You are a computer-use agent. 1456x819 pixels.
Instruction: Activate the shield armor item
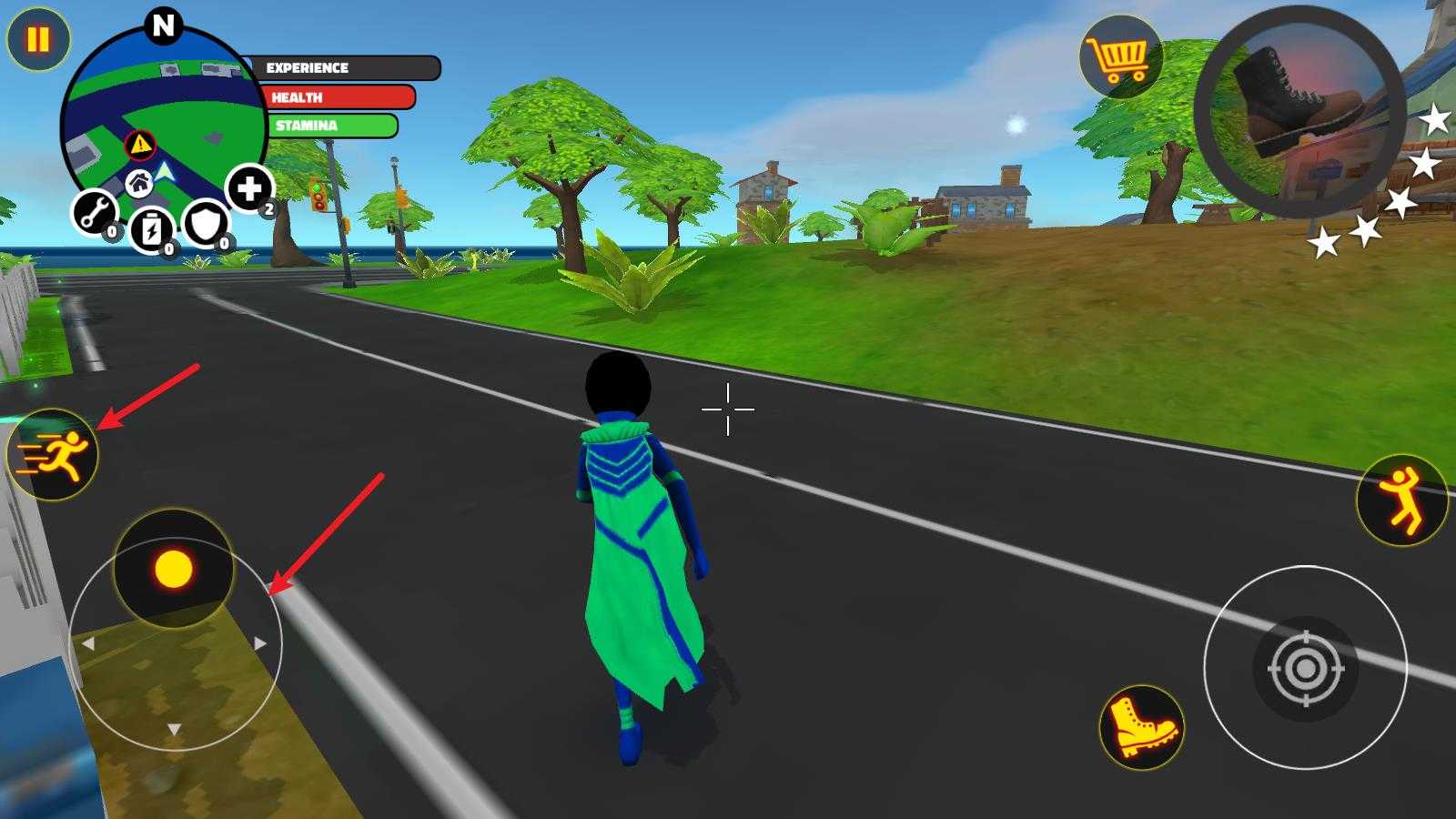click(x=206, y=223)
